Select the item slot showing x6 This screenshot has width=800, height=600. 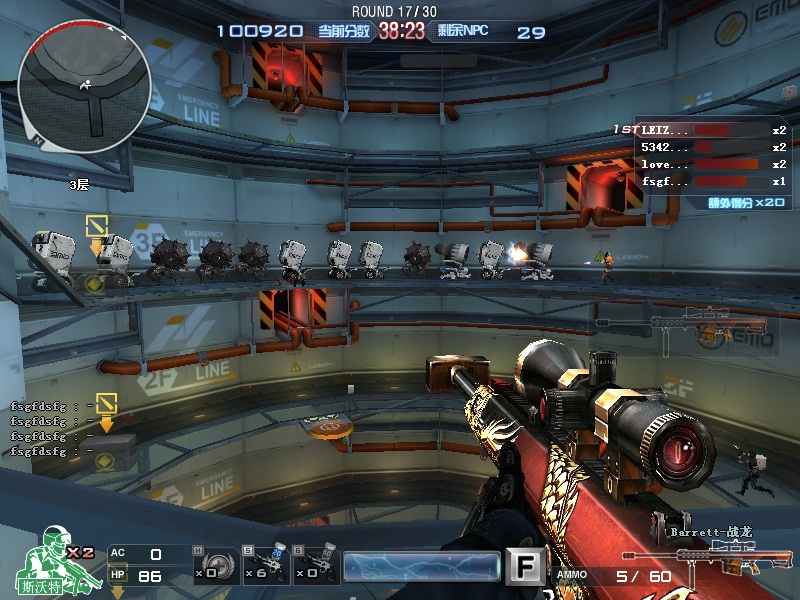point(265,566)
